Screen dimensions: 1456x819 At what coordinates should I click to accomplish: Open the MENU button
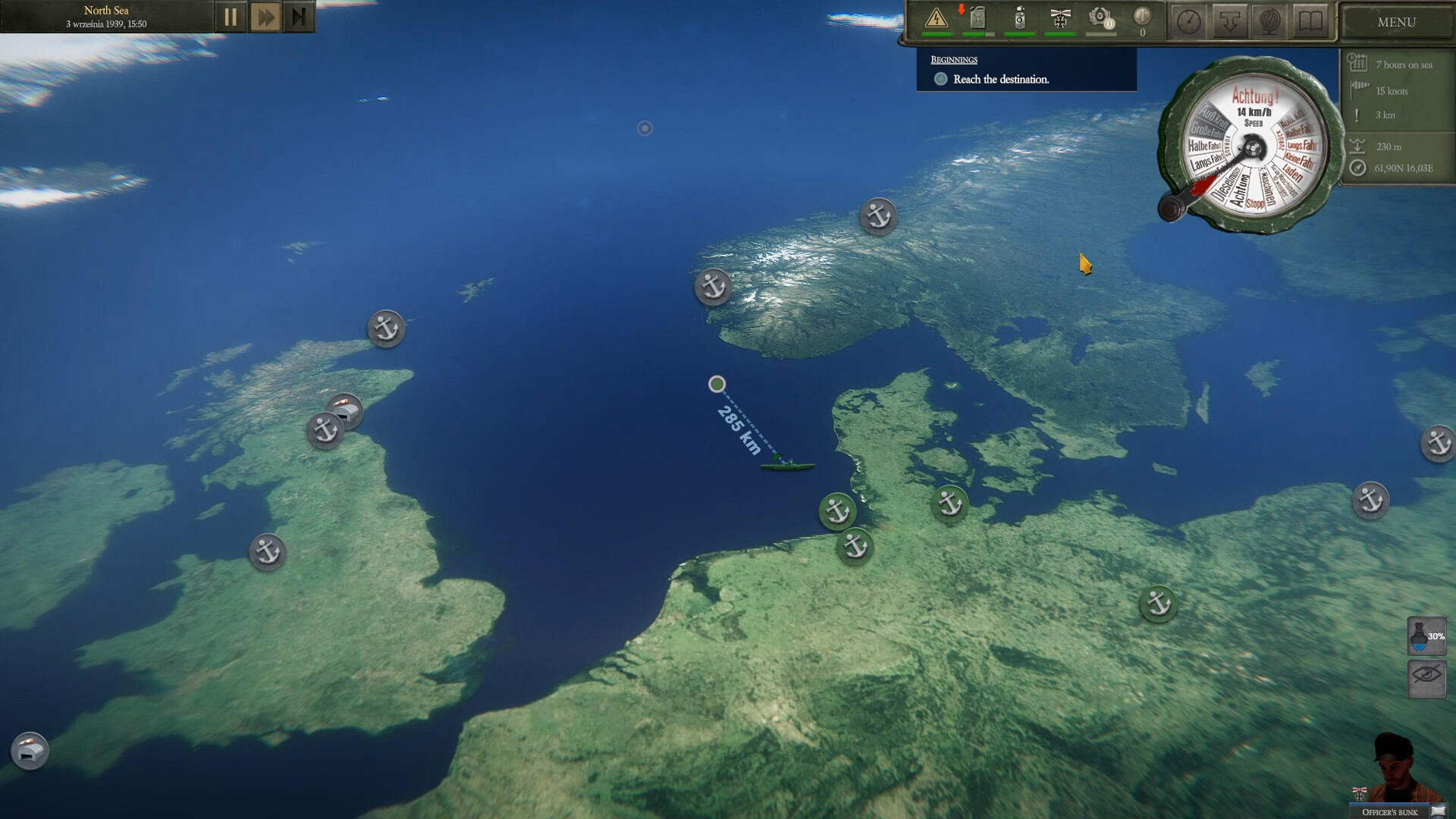pos(1396,22)
